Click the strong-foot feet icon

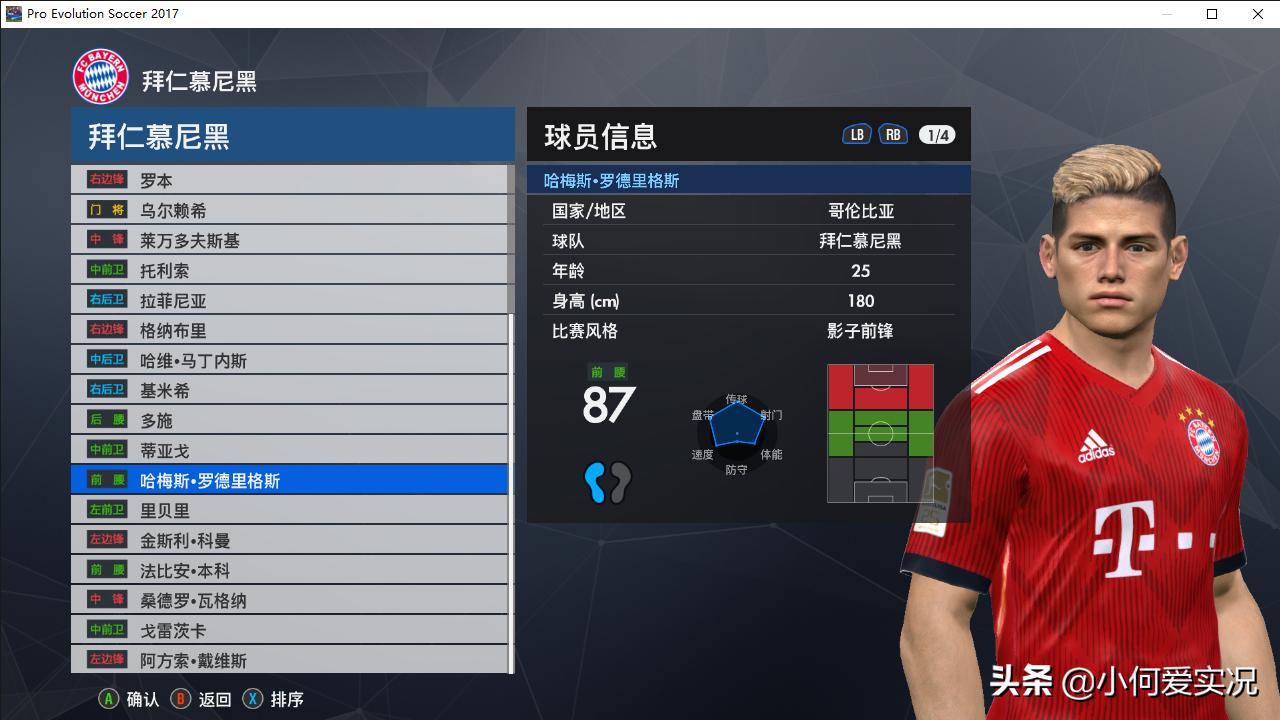610,482
